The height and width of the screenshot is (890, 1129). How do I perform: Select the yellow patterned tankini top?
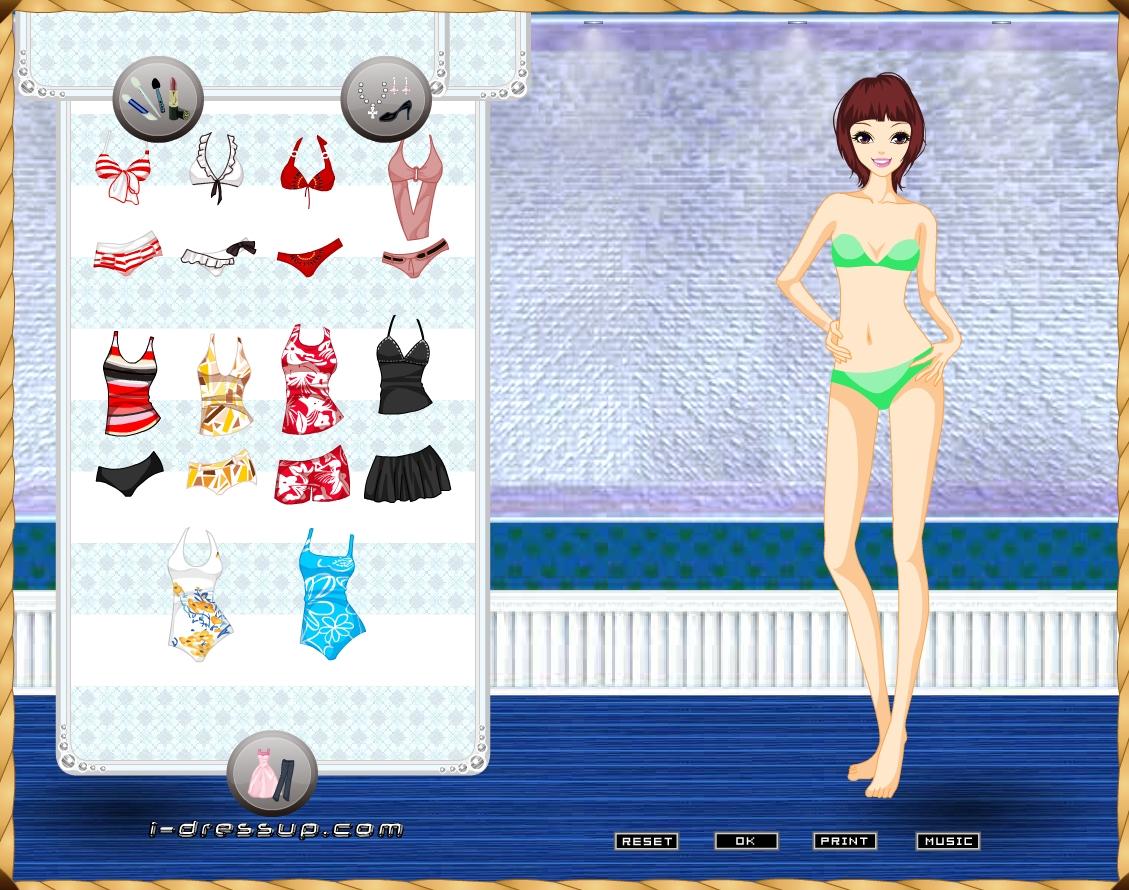(222, 385)
